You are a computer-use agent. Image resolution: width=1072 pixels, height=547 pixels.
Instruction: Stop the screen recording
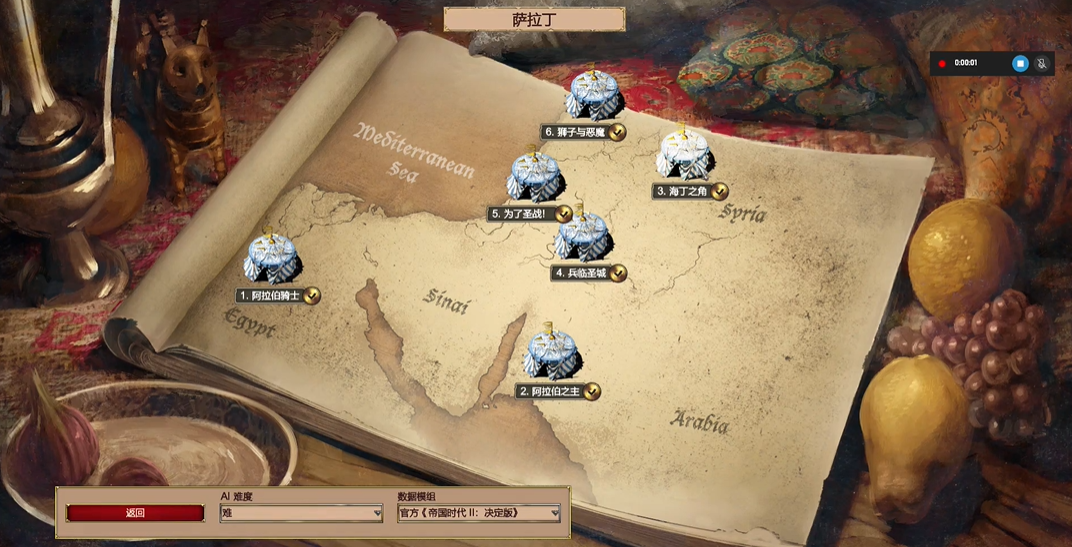1020,64
